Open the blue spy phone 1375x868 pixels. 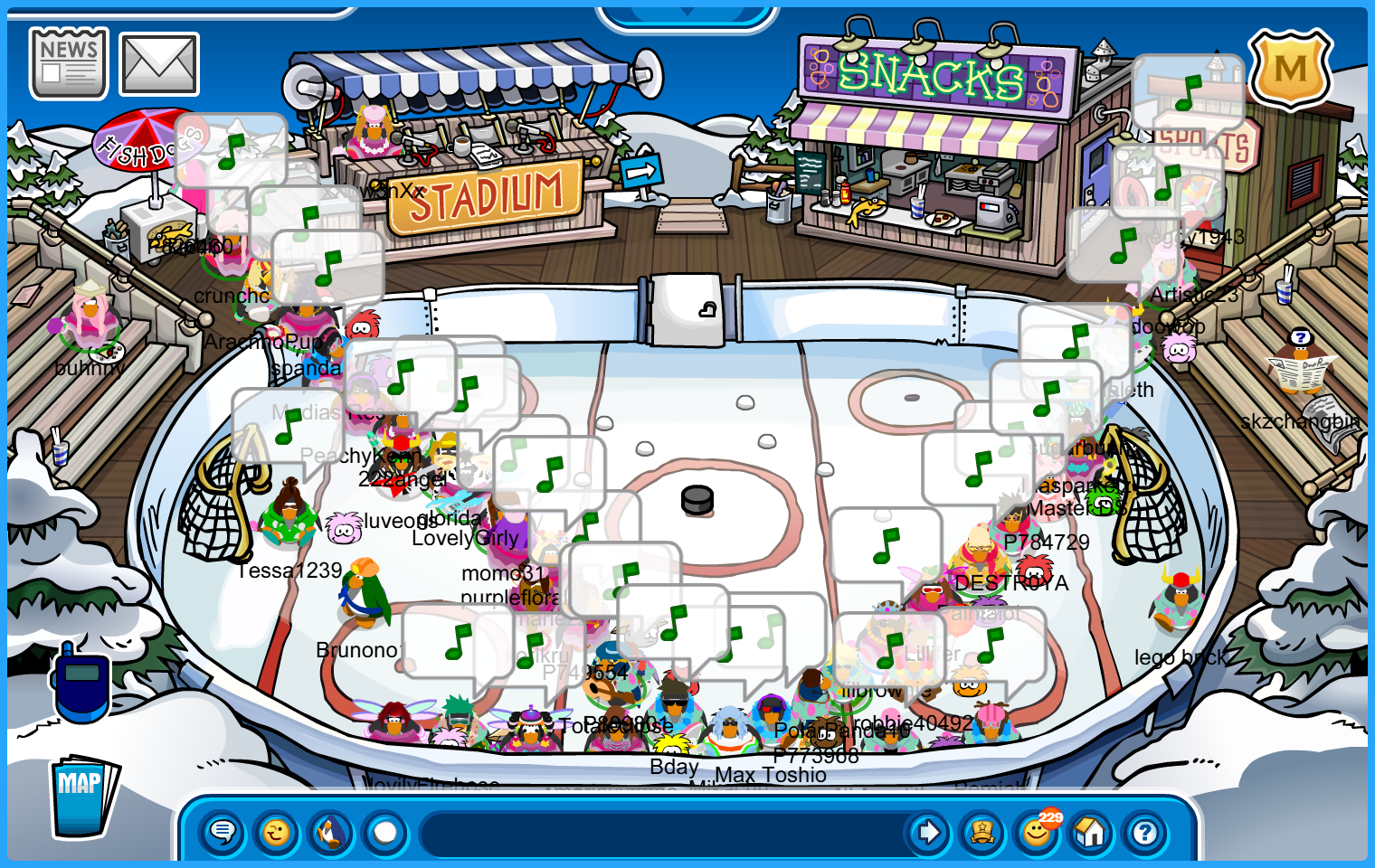(x=81, y=683)
